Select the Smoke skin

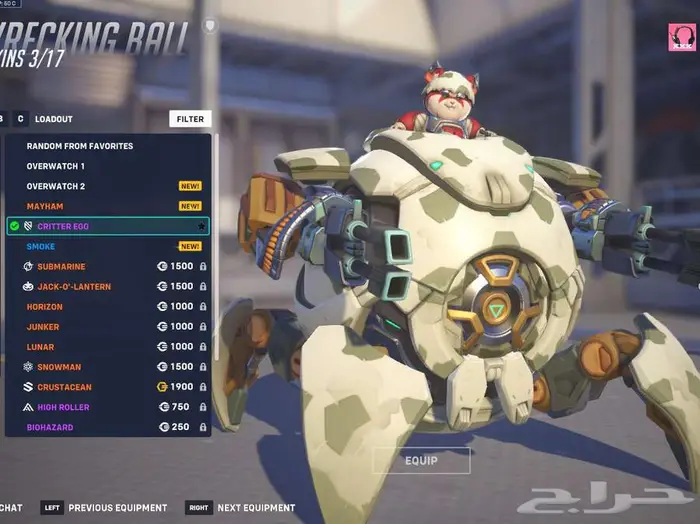(x=41, y=246)
